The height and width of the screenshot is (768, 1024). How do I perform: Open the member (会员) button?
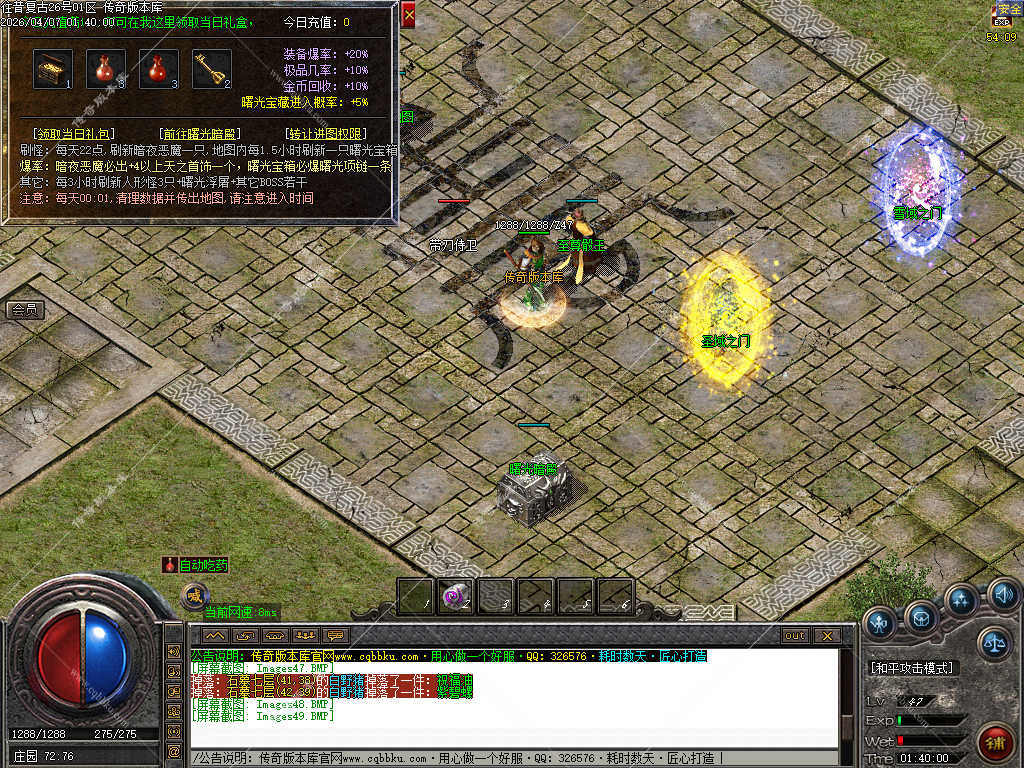click(x=24, y=310)
